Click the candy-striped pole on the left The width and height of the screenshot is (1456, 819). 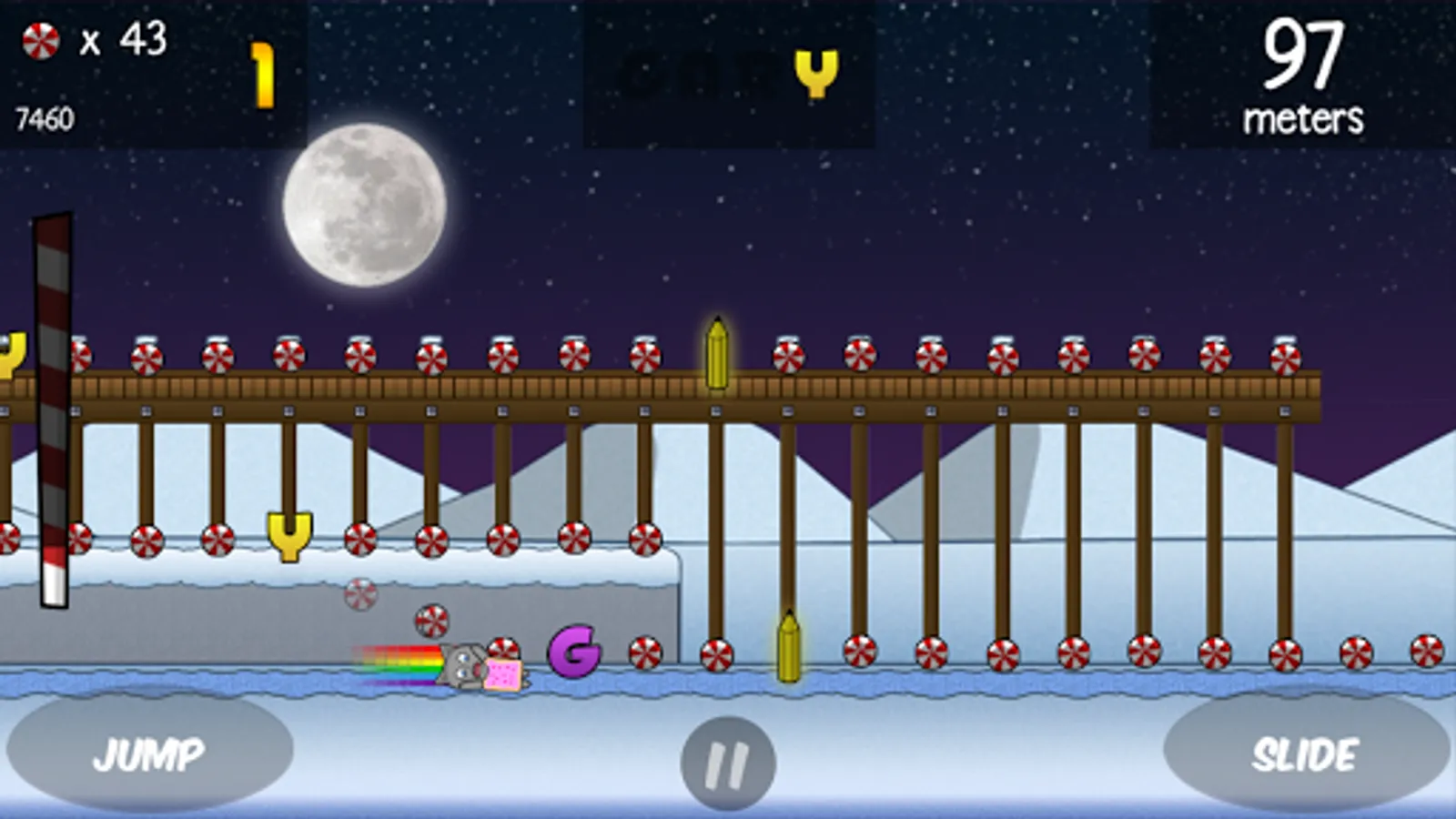pyautogui.click(x=53, y=409)
